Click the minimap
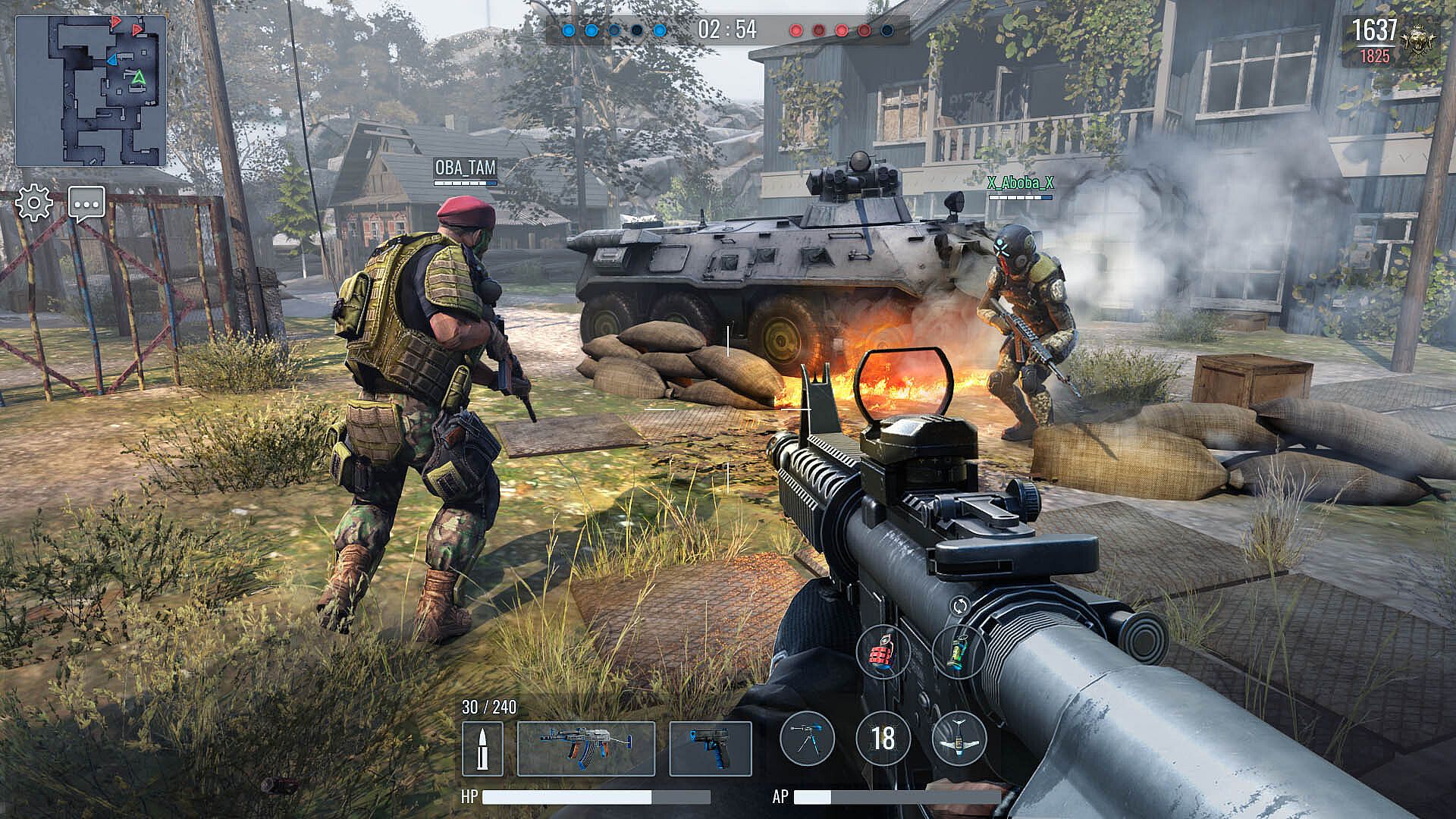The height and width of the screenshot is (819, 1456). [x=91, y=91]
